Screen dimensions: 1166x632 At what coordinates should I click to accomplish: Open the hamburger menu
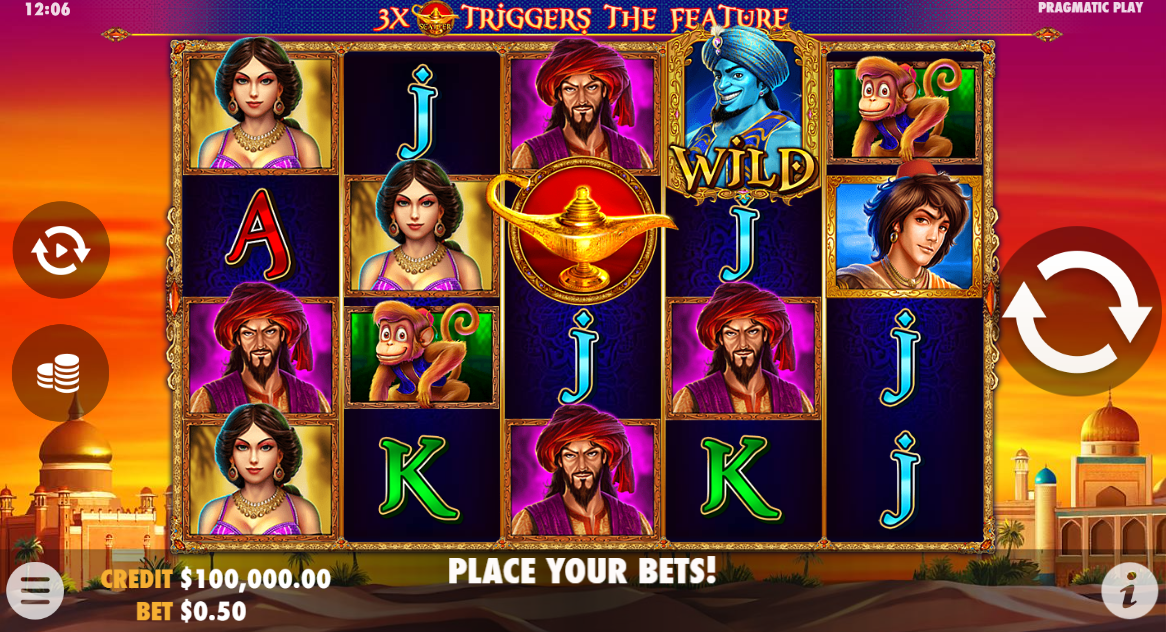pyautogui.click(x=35, y=590)
